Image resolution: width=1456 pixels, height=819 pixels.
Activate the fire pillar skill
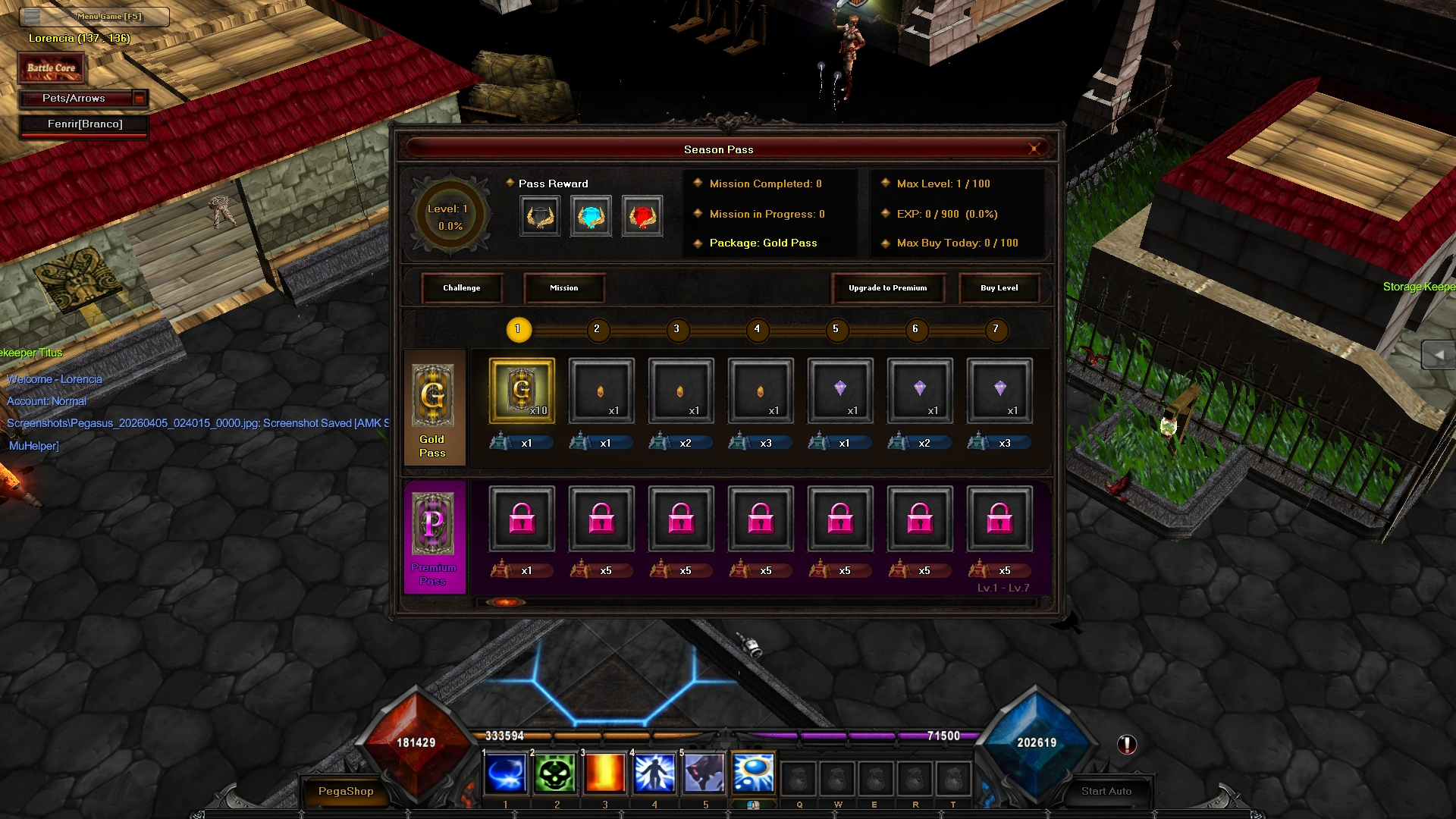604,774
